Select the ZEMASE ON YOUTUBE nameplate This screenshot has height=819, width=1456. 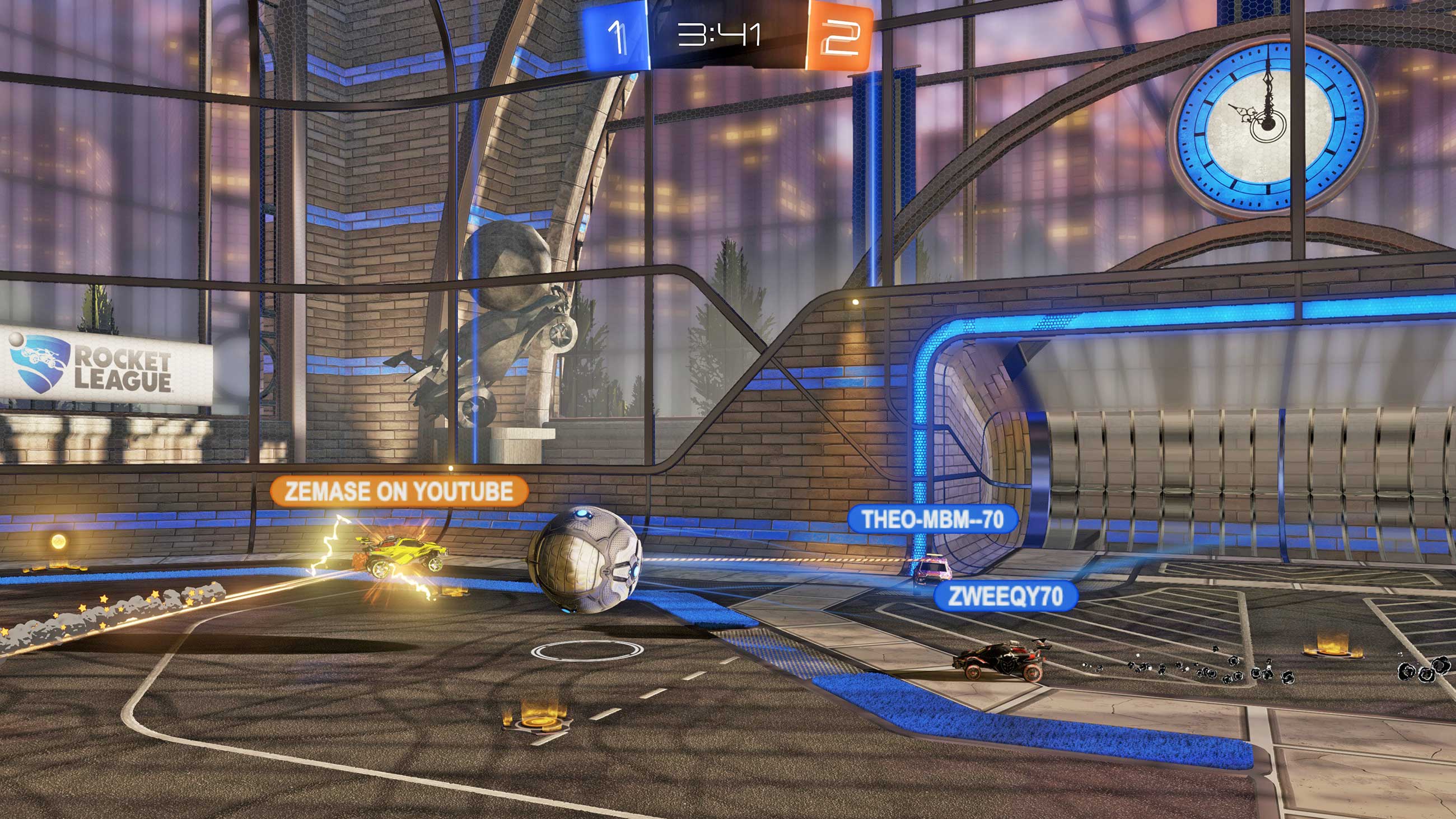(x=399, y=491)
